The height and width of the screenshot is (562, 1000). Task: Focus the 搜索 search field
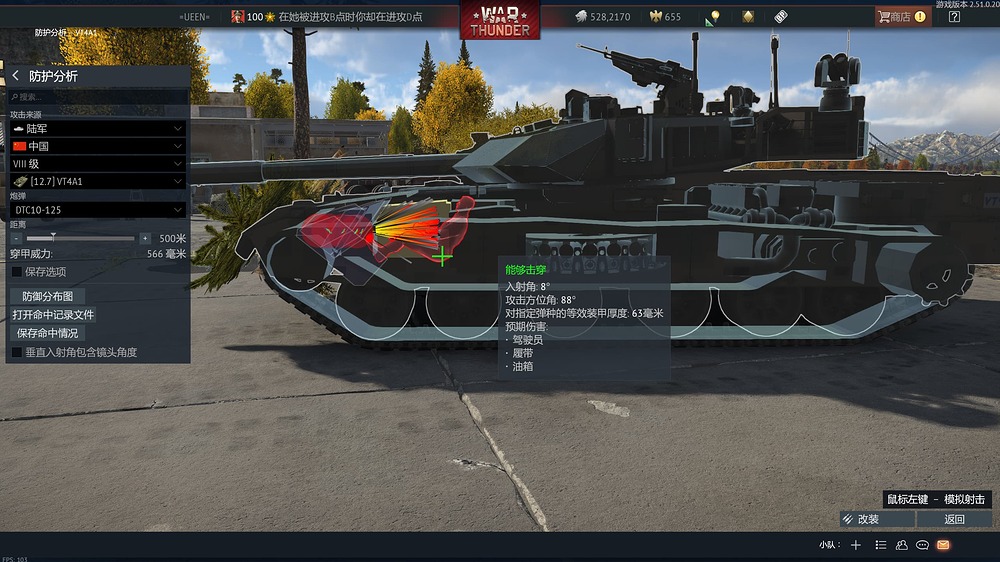tap(98, 97)
